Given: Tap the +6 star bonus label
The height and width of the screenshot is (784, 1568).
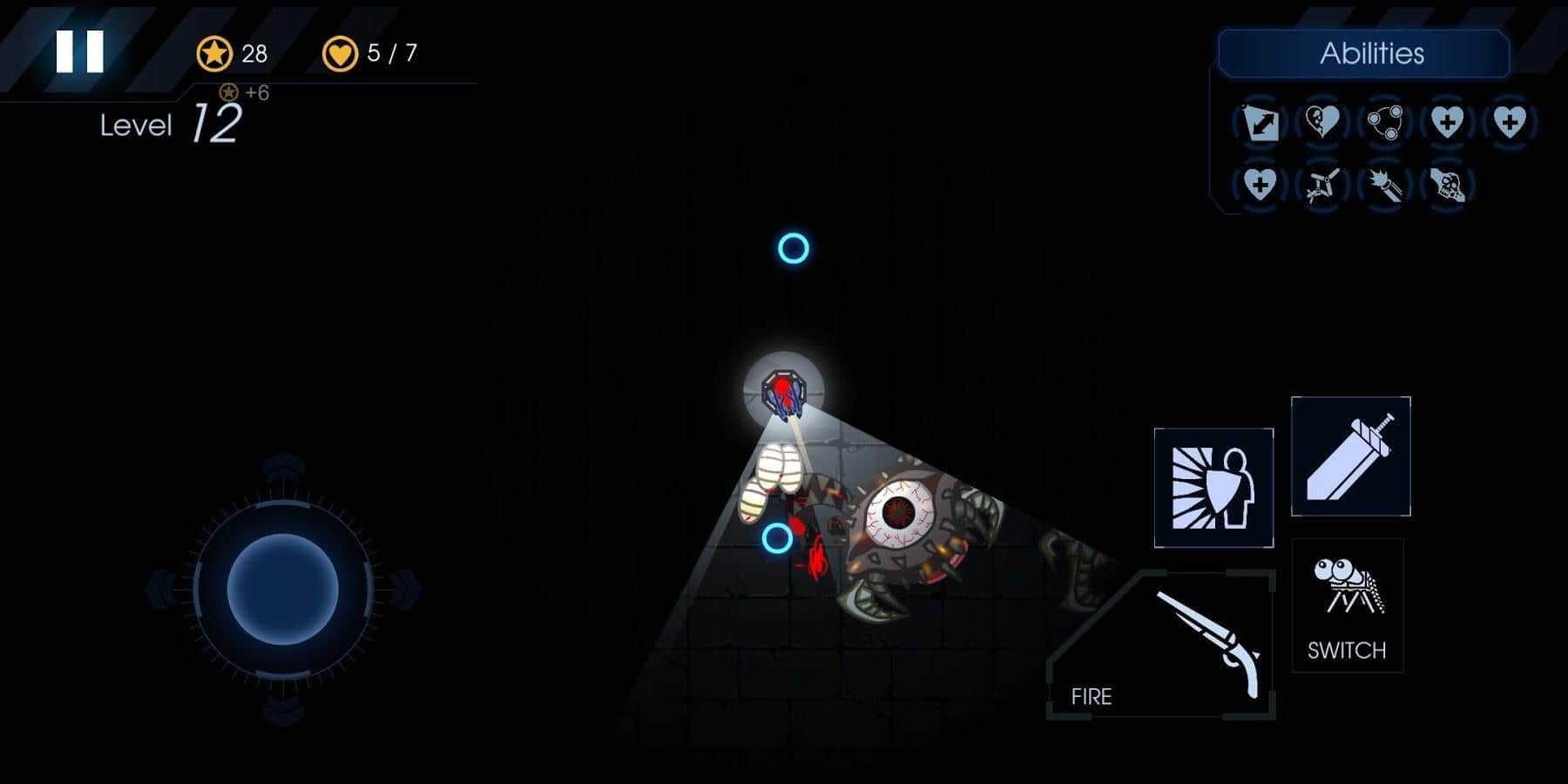Looking at the screenshot, I should [247, 92].
